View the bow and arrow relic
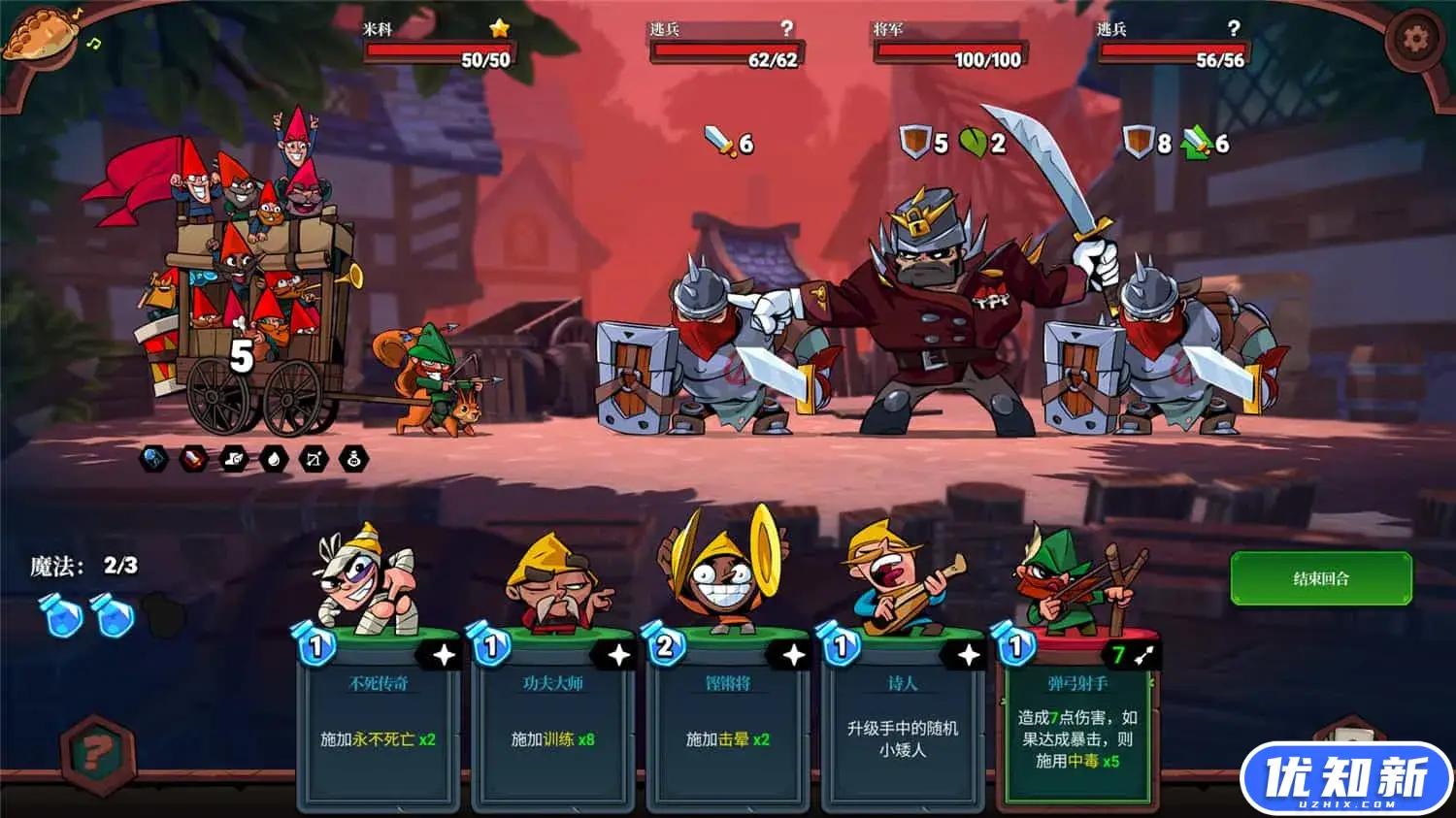 pos(314,459)
